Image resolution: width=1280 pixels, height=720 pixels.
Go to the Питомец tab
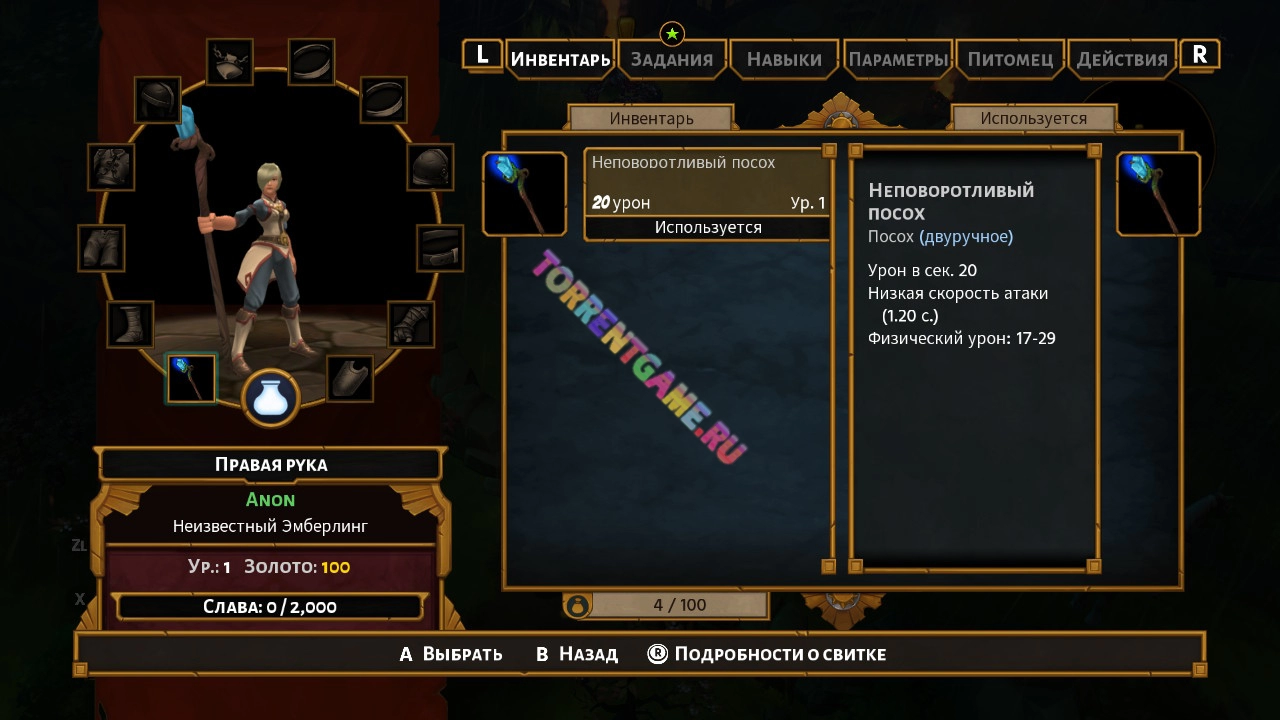(1010, 59)
